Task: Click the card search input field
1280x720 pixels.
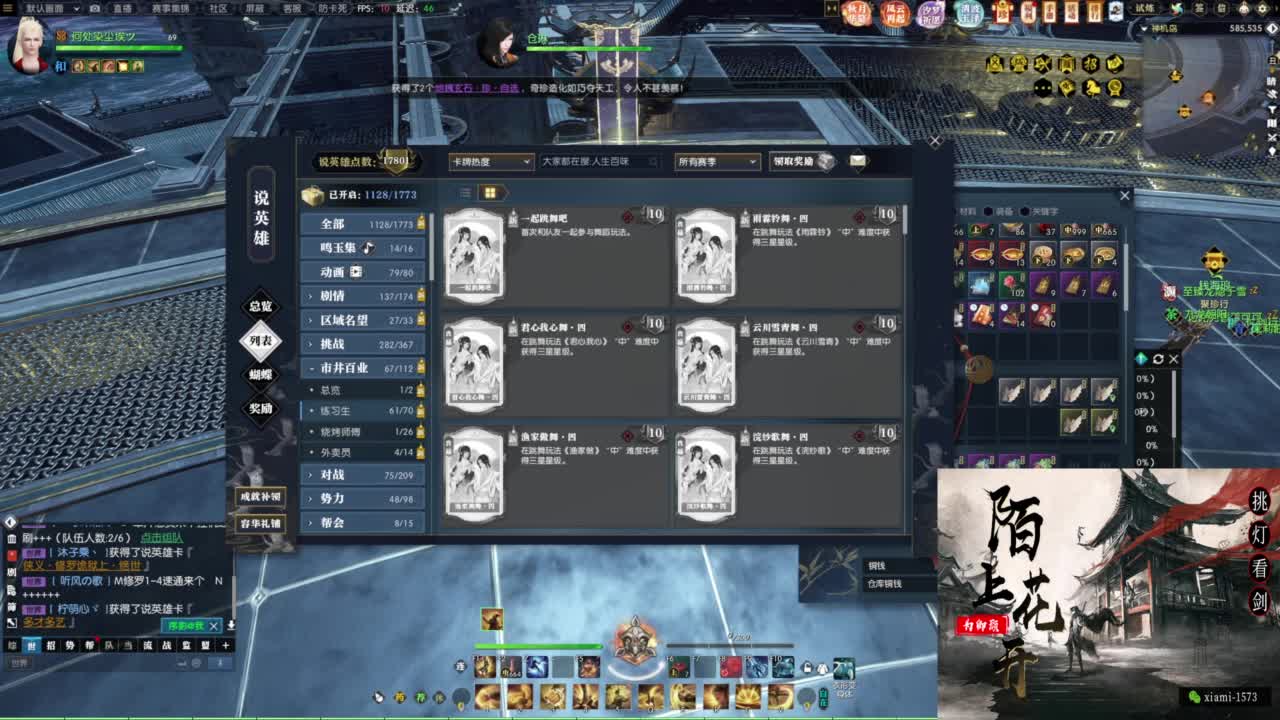Action: (600, 162)
